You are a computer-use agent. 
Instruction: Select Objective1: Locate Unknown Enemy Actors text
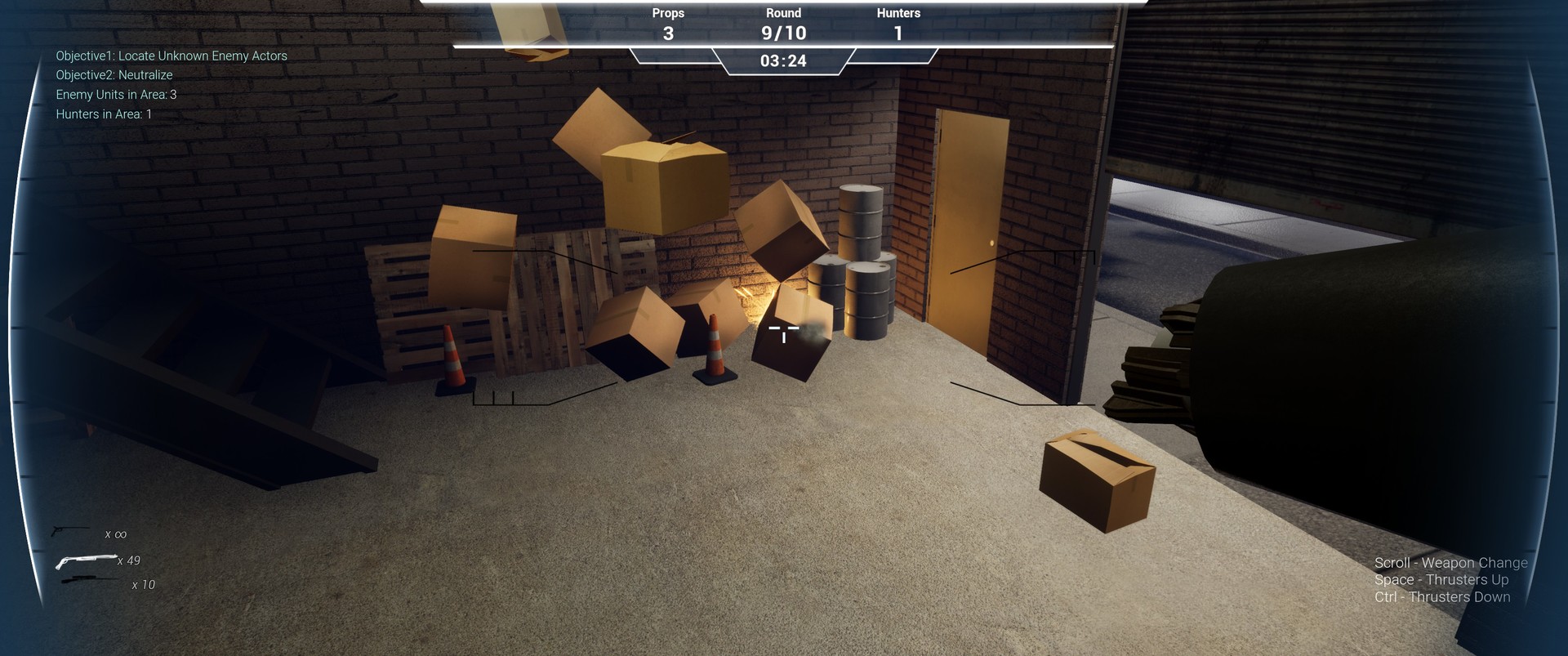171,56
